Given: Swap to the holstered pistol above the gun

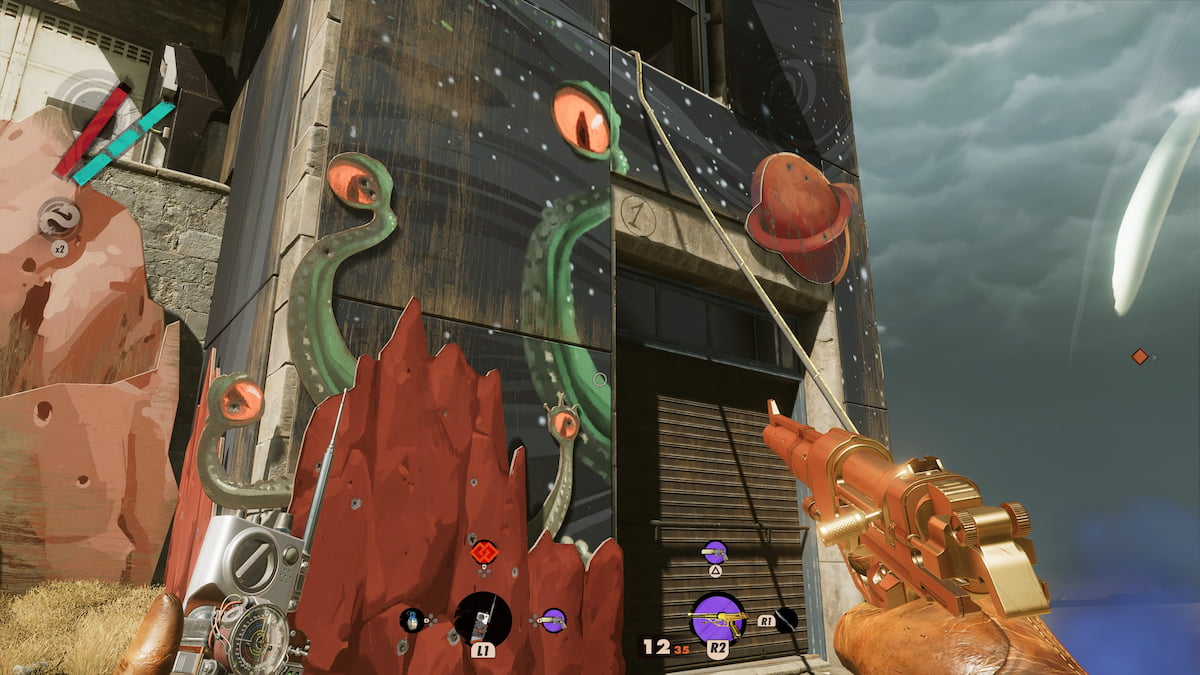Looking at the screenshot, I should click(715, 551).
